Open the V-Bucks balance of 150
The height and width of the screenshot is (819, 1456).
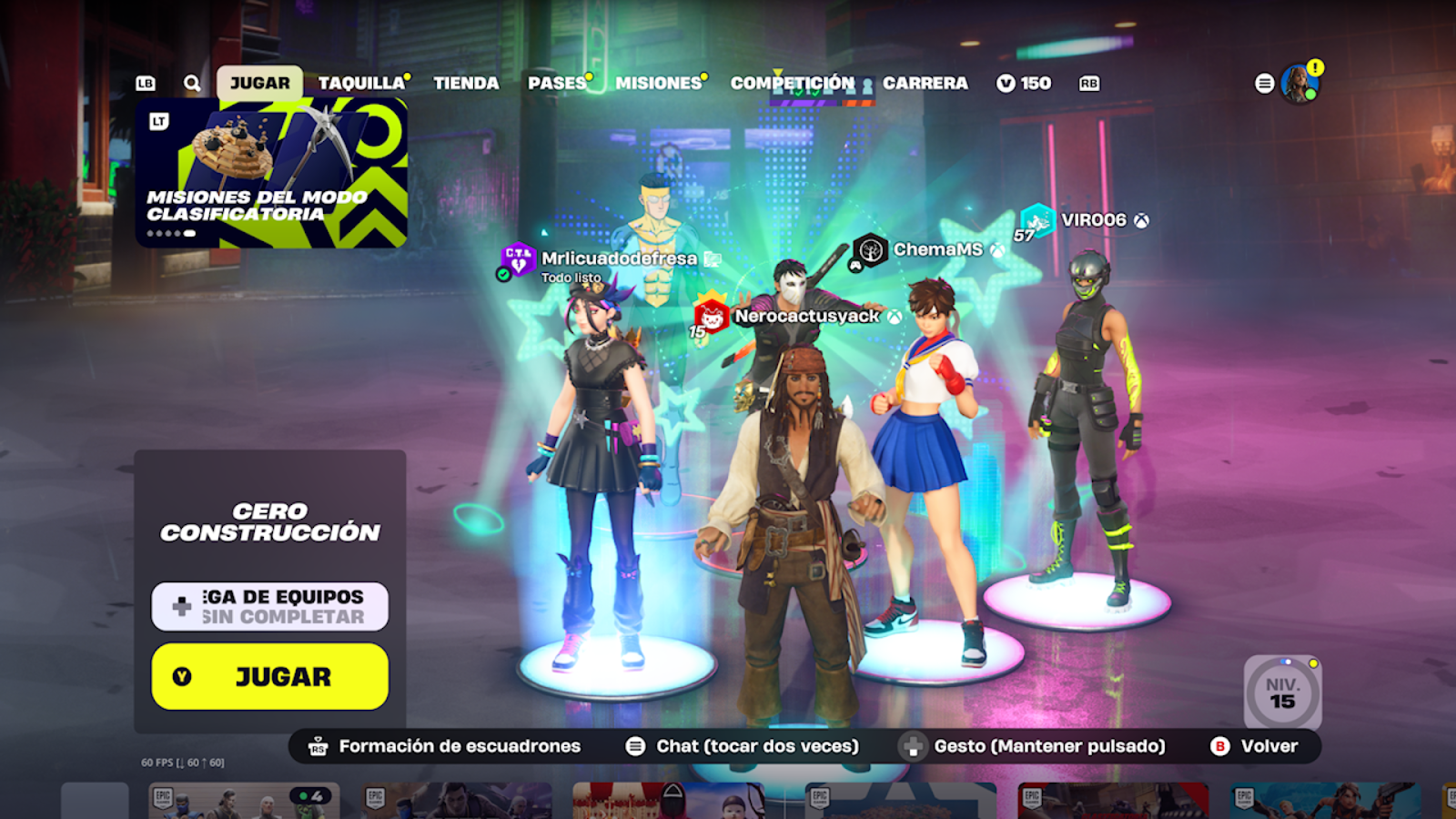tap(1025, 83)
